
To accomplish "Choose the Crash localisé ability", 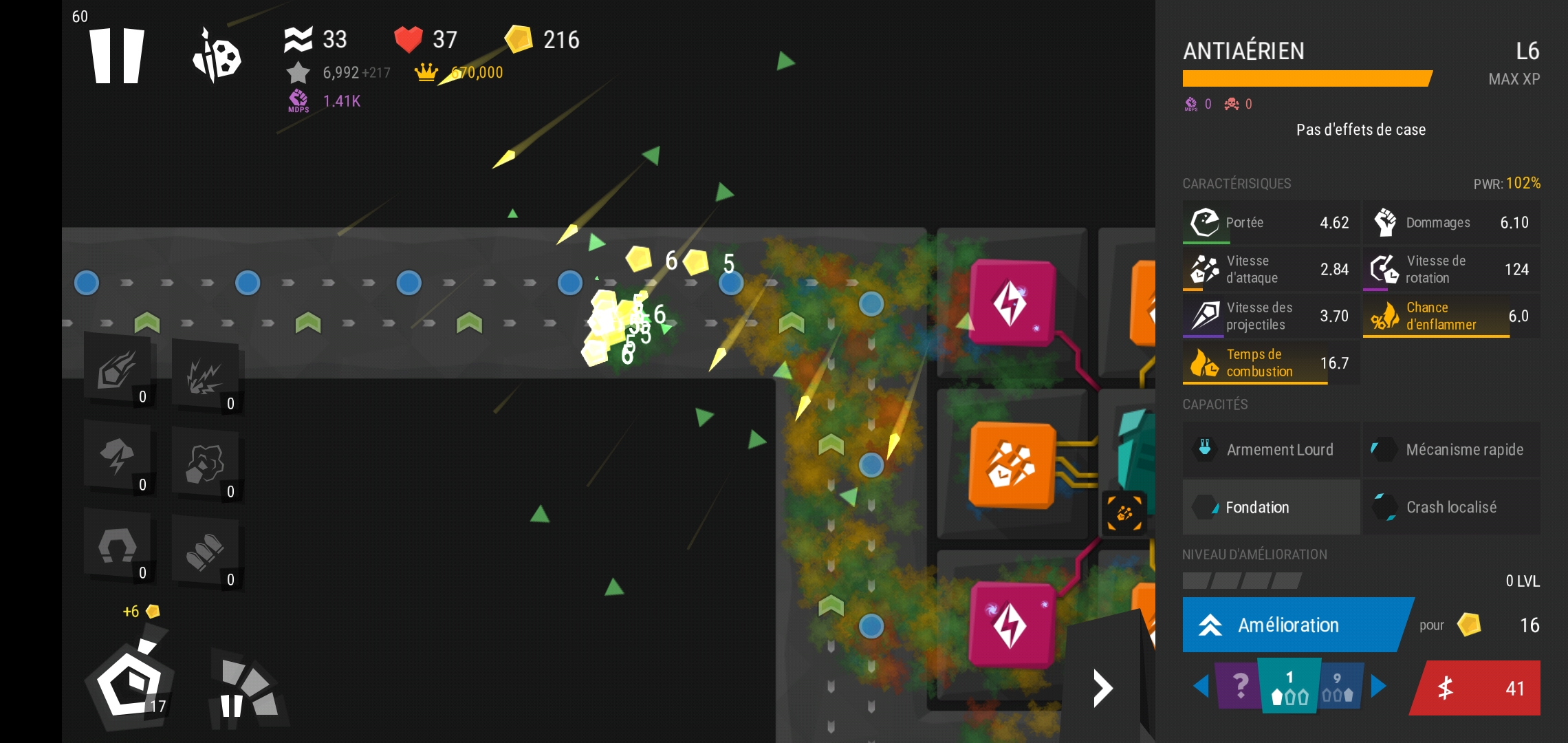I will click(1451, 508).
